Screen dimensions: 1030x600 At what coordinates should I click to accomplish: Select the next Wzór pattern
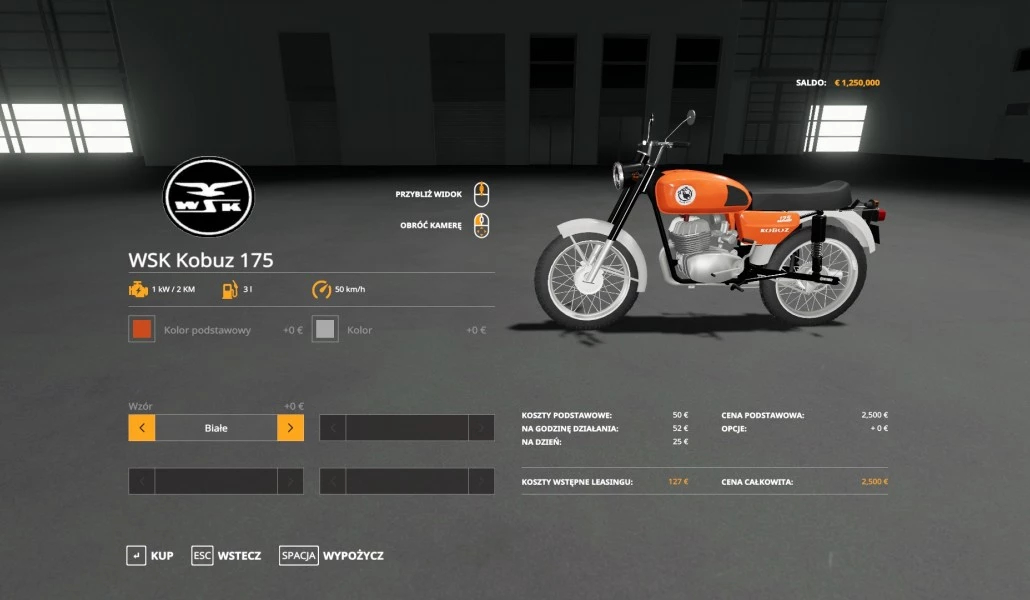tap(290, 428)
